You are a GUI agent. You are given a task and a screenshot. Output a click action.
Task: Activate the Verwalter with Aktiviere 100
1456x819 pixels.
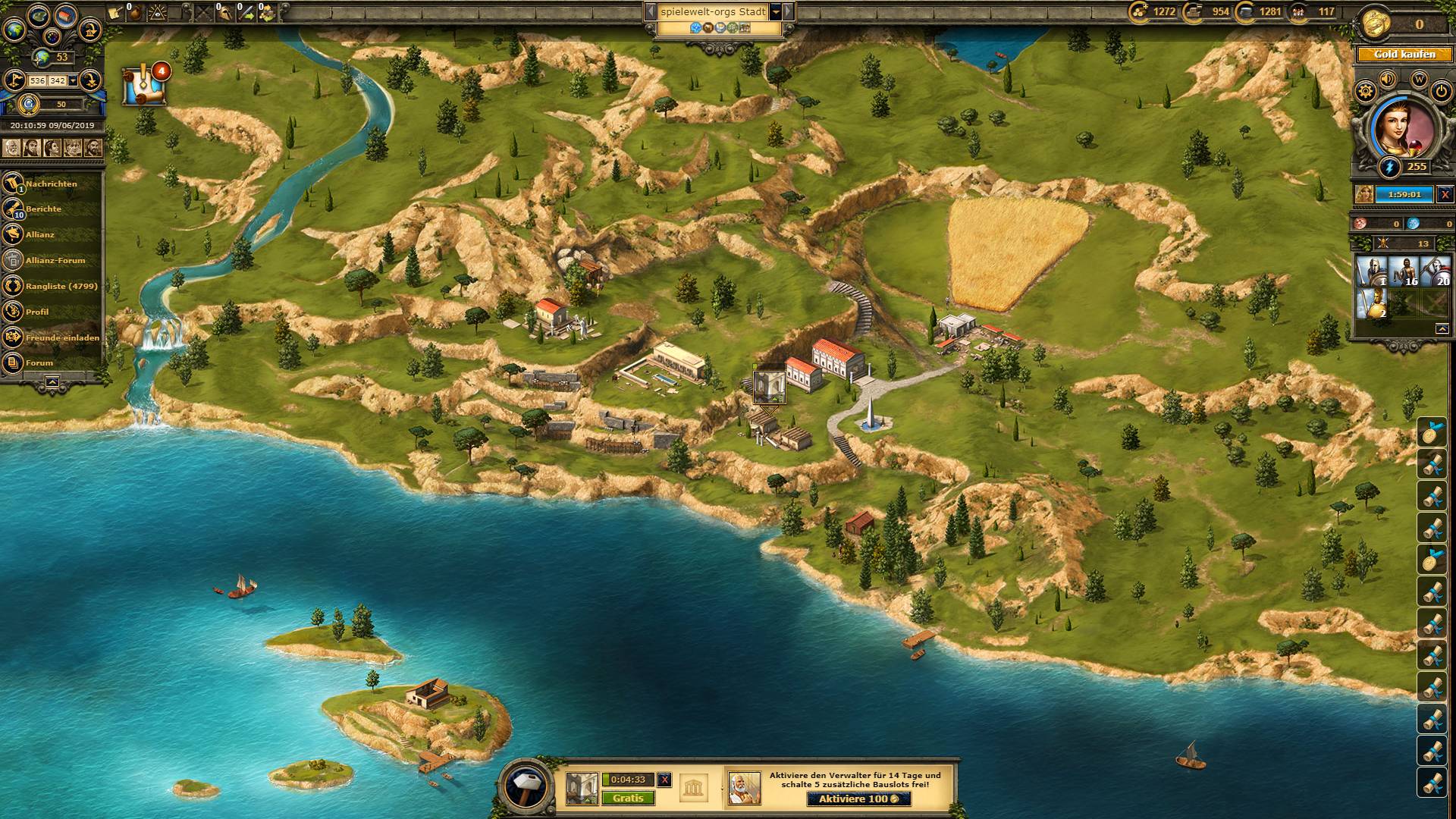pos(858,799)
